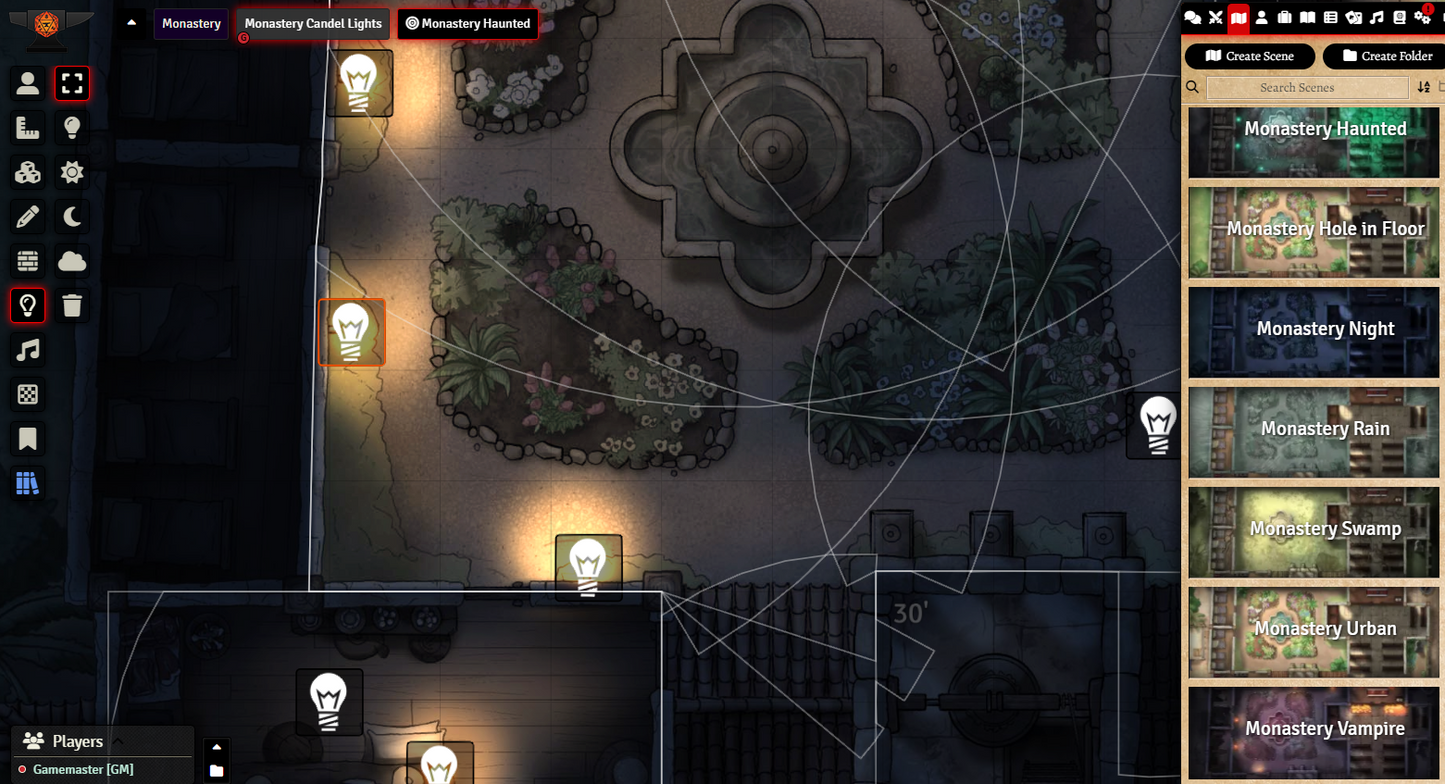Click the clear lights trash can tool

tap(72, 305)
